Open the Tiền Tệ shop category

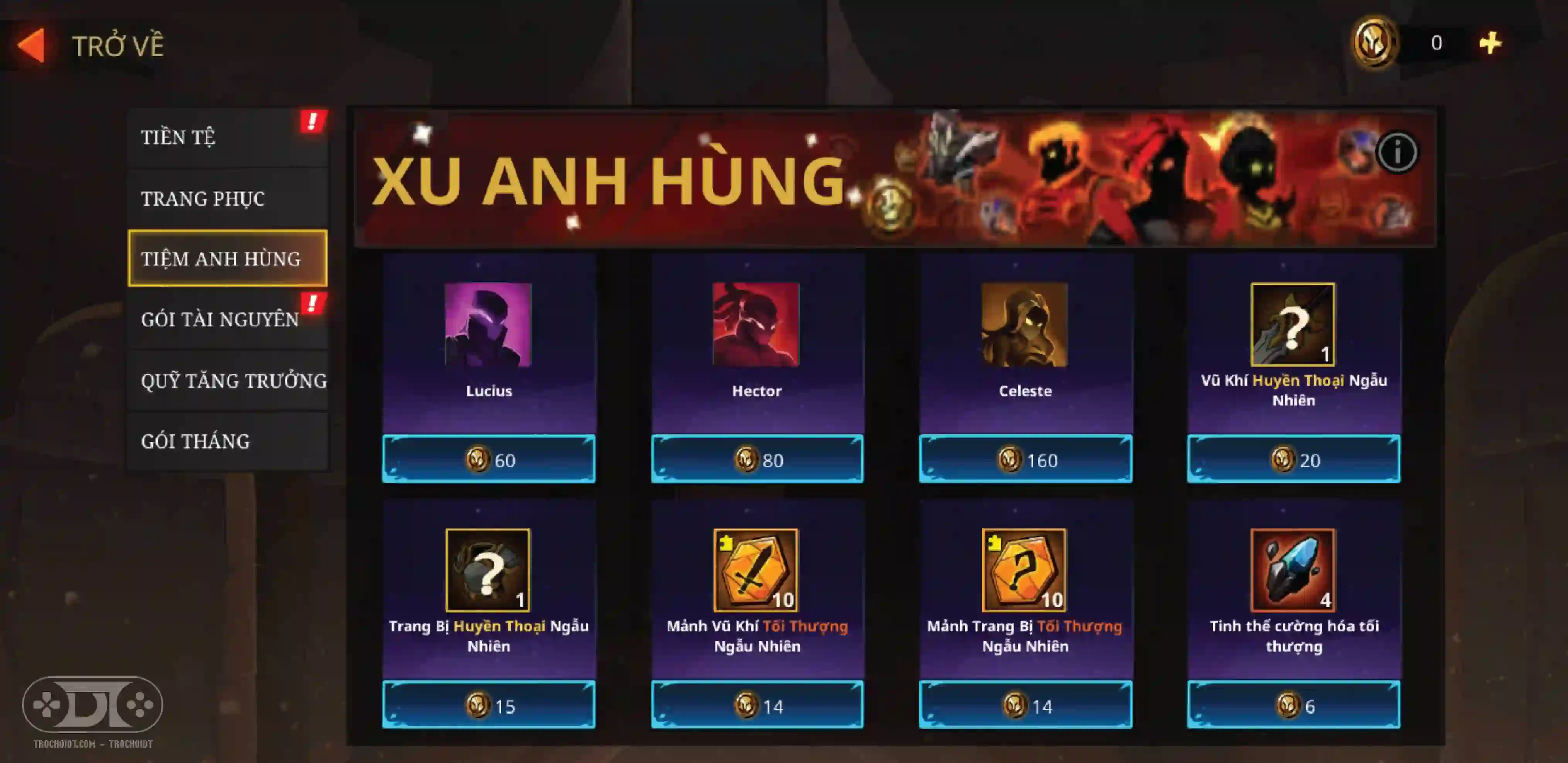pyautogui.click(x=227, y=137)
